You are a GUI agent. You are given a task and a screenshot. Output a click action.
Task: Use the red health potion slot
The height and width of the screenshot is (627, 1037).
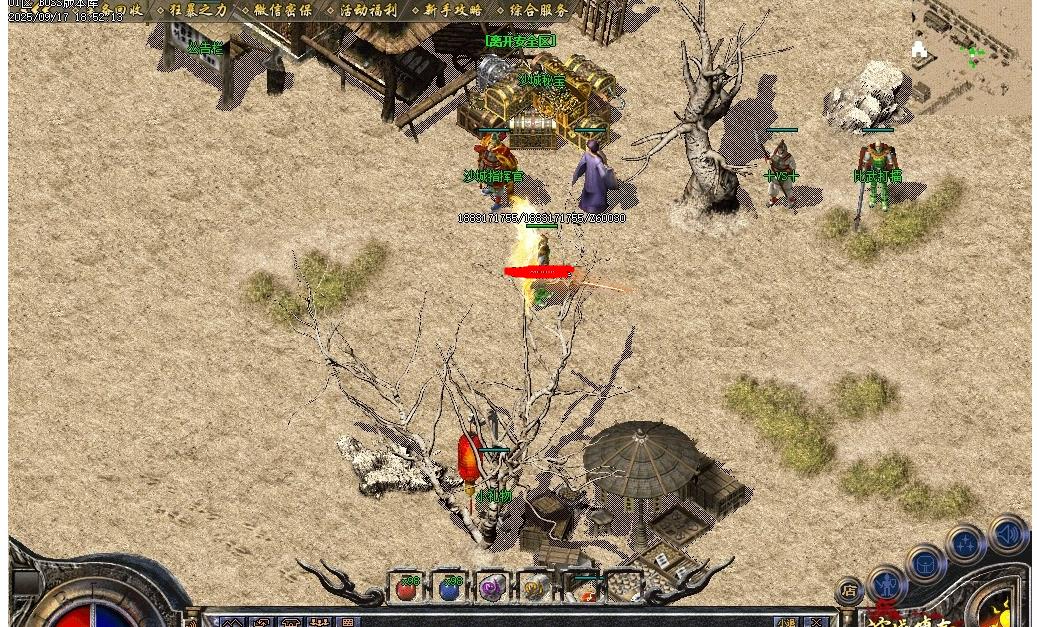pos(407,588)
